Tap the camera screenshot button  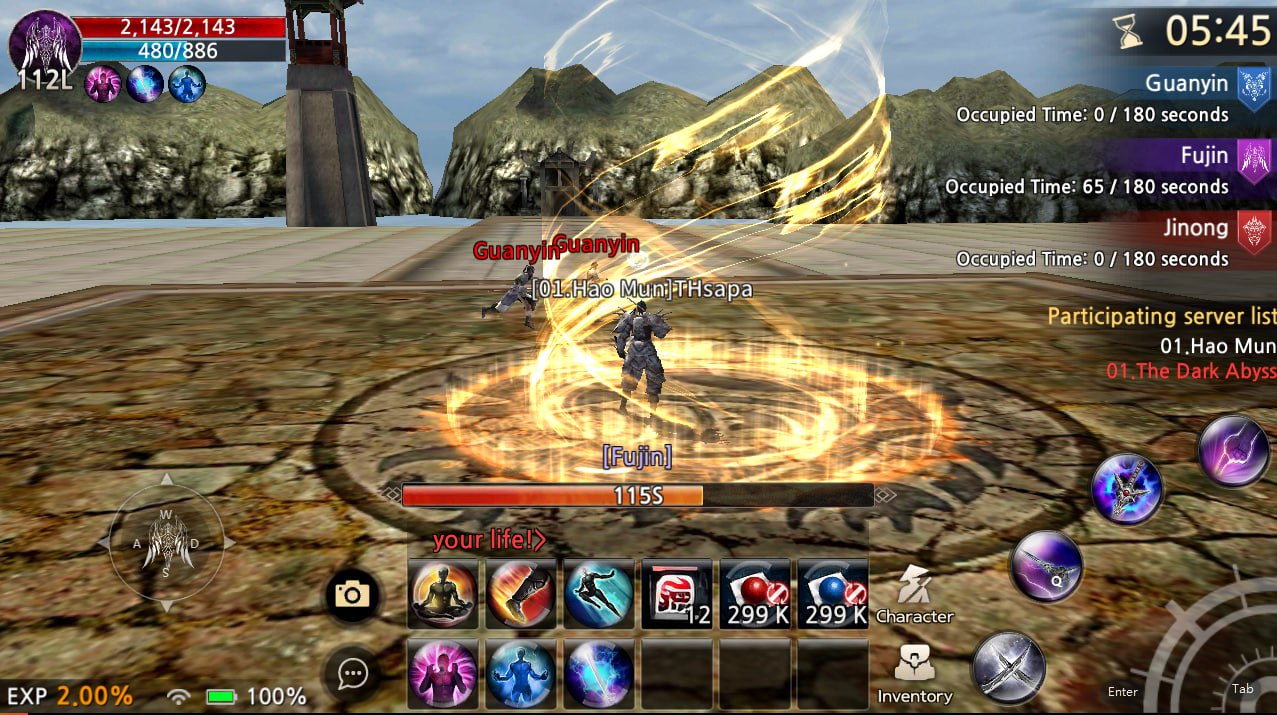352,596
